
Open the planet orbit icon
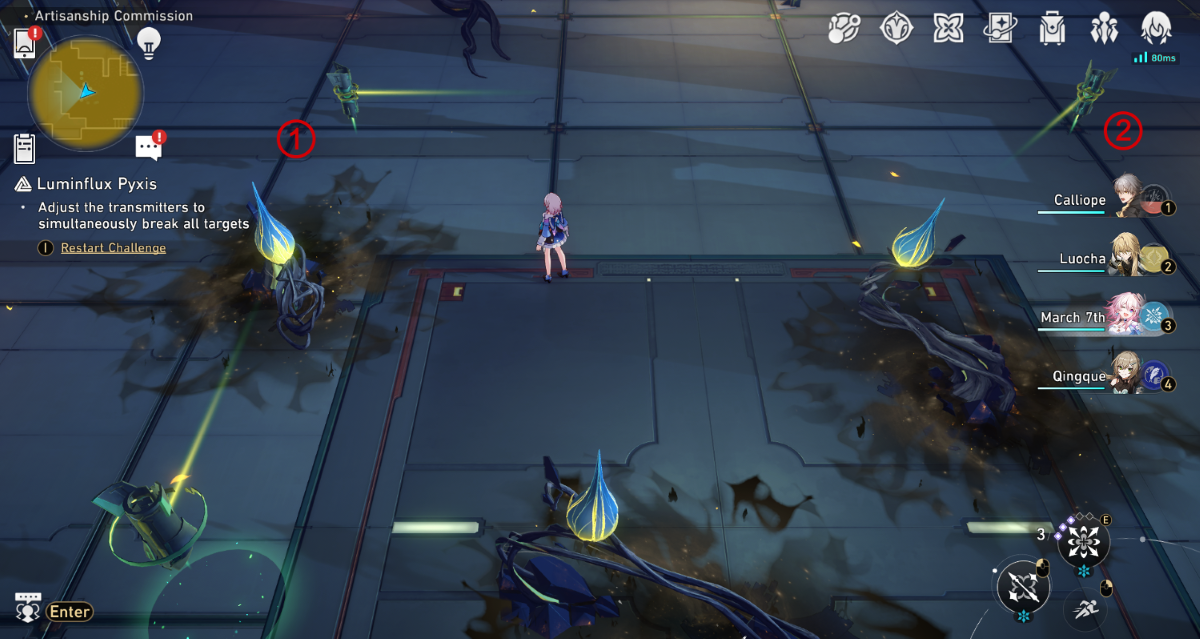[x=844, y=29]
